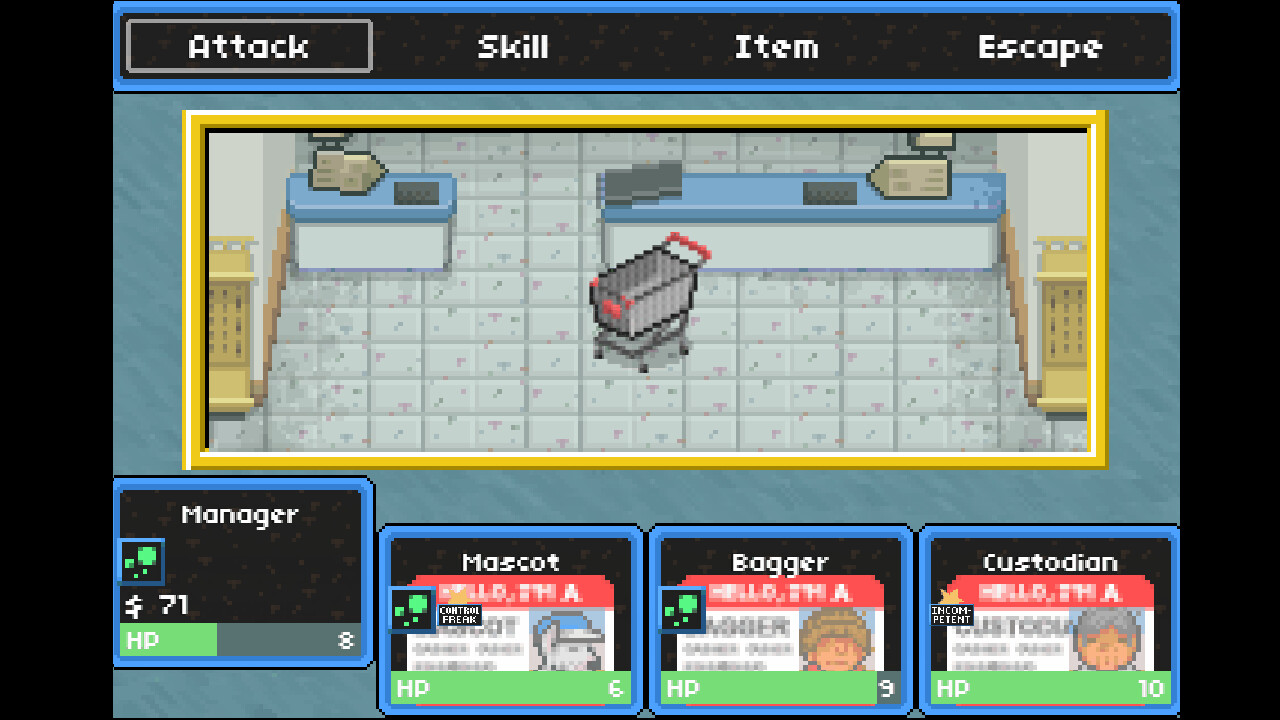
Task: Select the Custodian party card
Action: tap(1049, 620)
